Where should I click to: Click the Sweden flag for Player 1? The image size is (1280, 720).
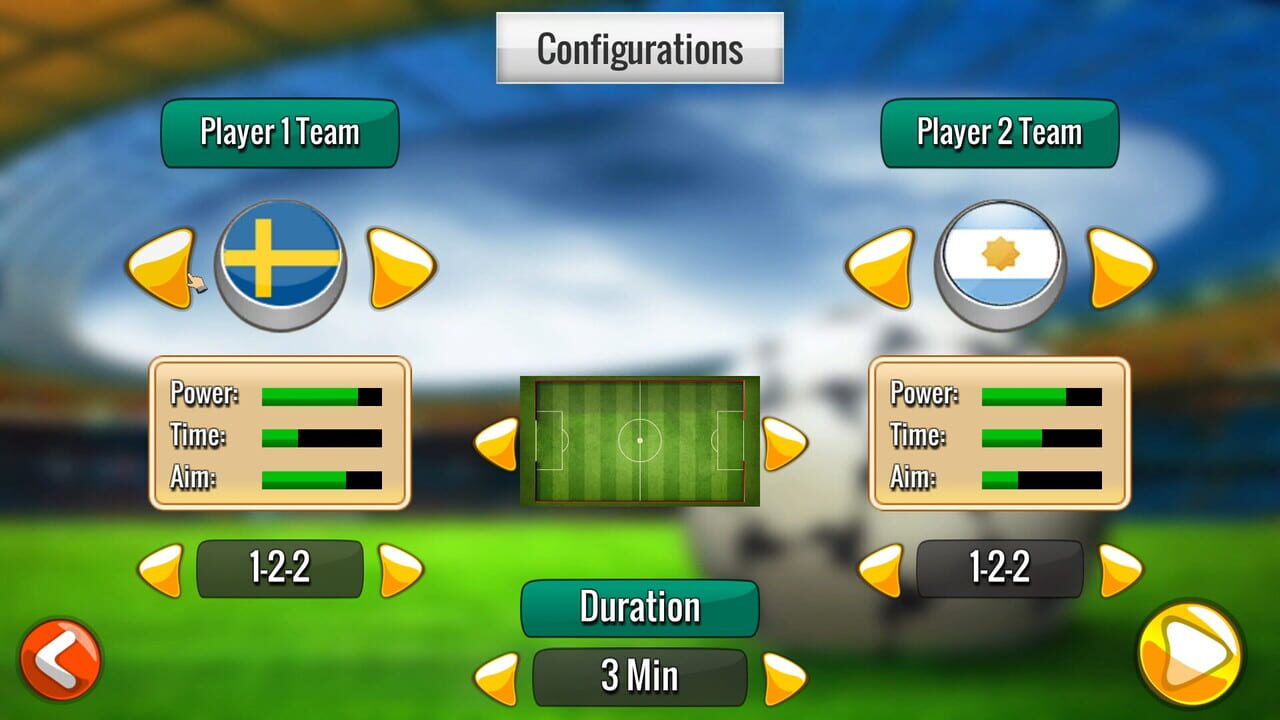tap(280, 258)
